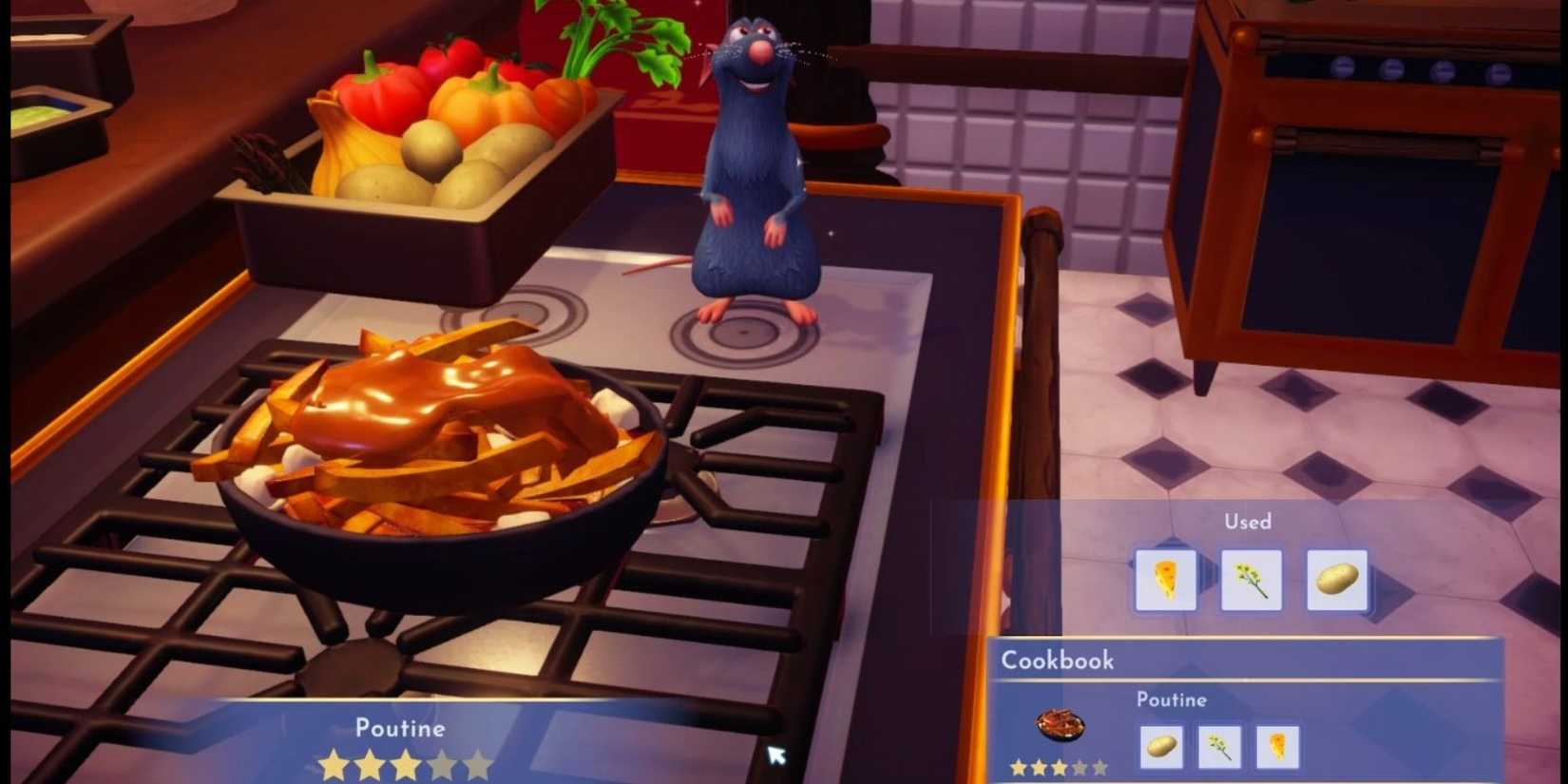
Task: Click the Used label above the ingredient slots
Action: [1248, 522]
